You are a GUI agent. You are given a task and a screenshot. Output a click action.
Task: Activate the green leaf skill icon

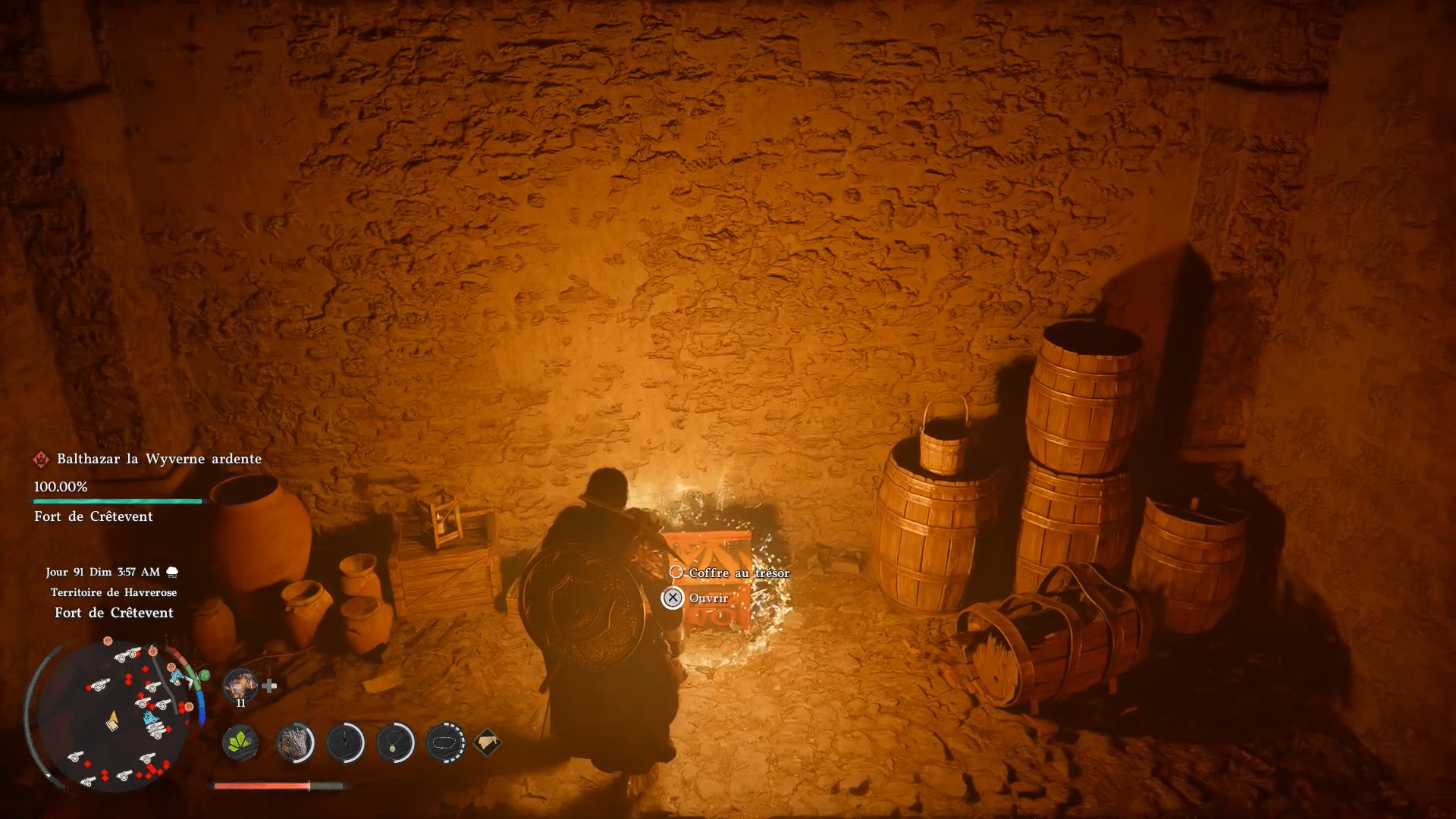240,742
